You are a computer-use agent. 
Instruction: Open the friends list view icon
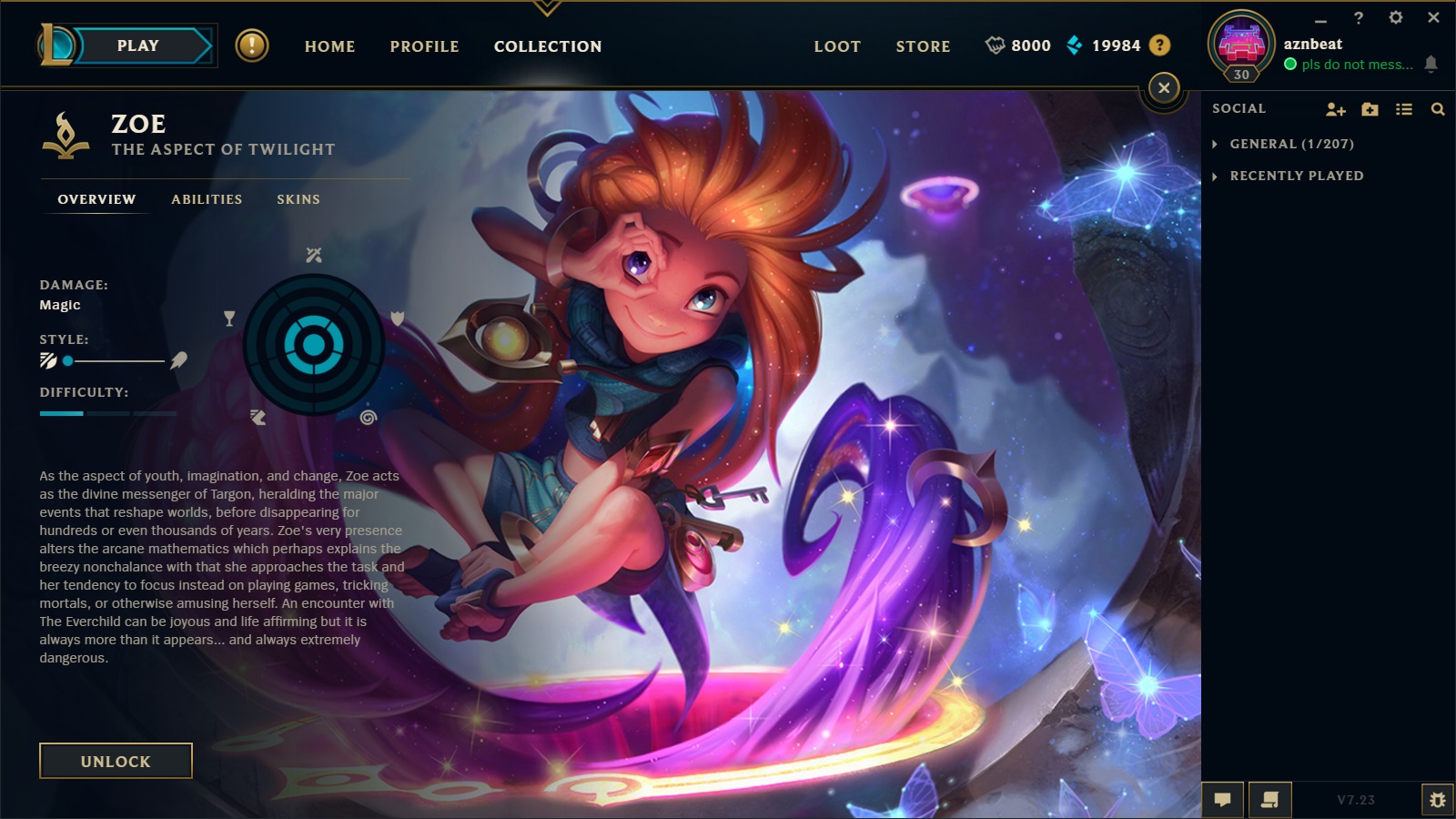1402,108
